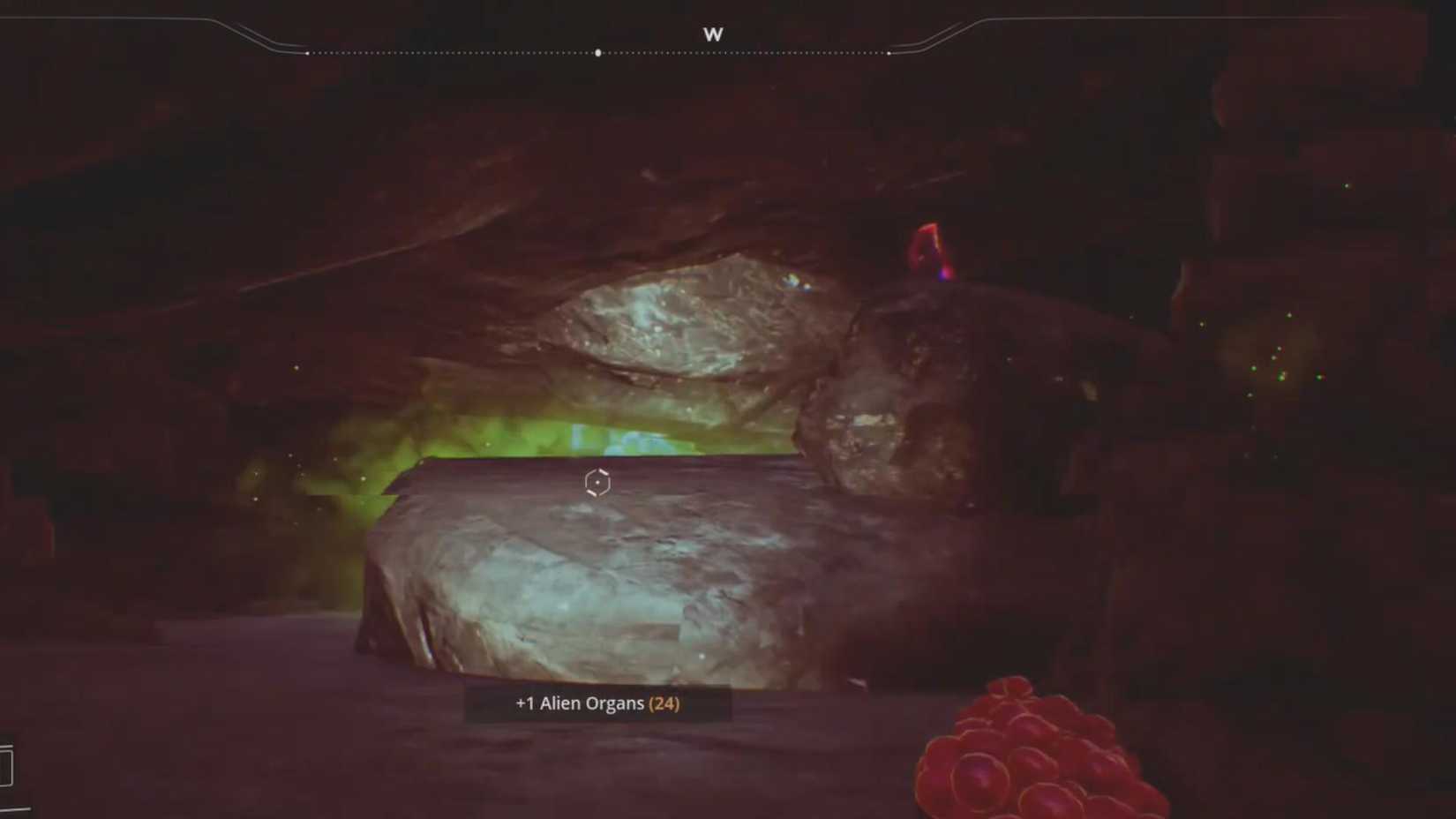Click the orange (24) counter value
Viewport: 1456px width, 819px height.
pos(663,703)
